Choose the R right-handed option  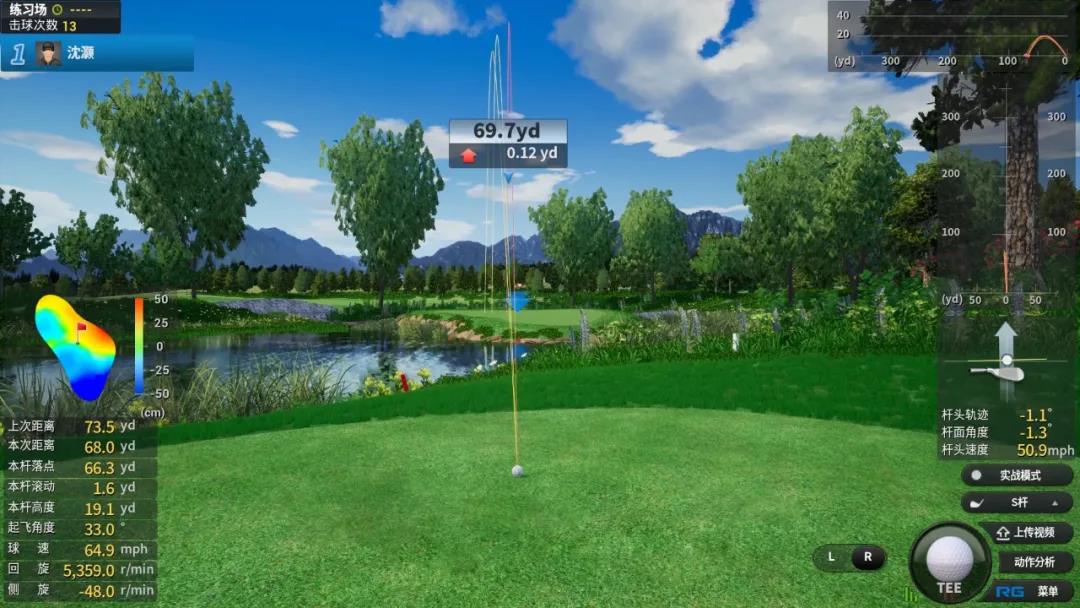pos(867,557)
